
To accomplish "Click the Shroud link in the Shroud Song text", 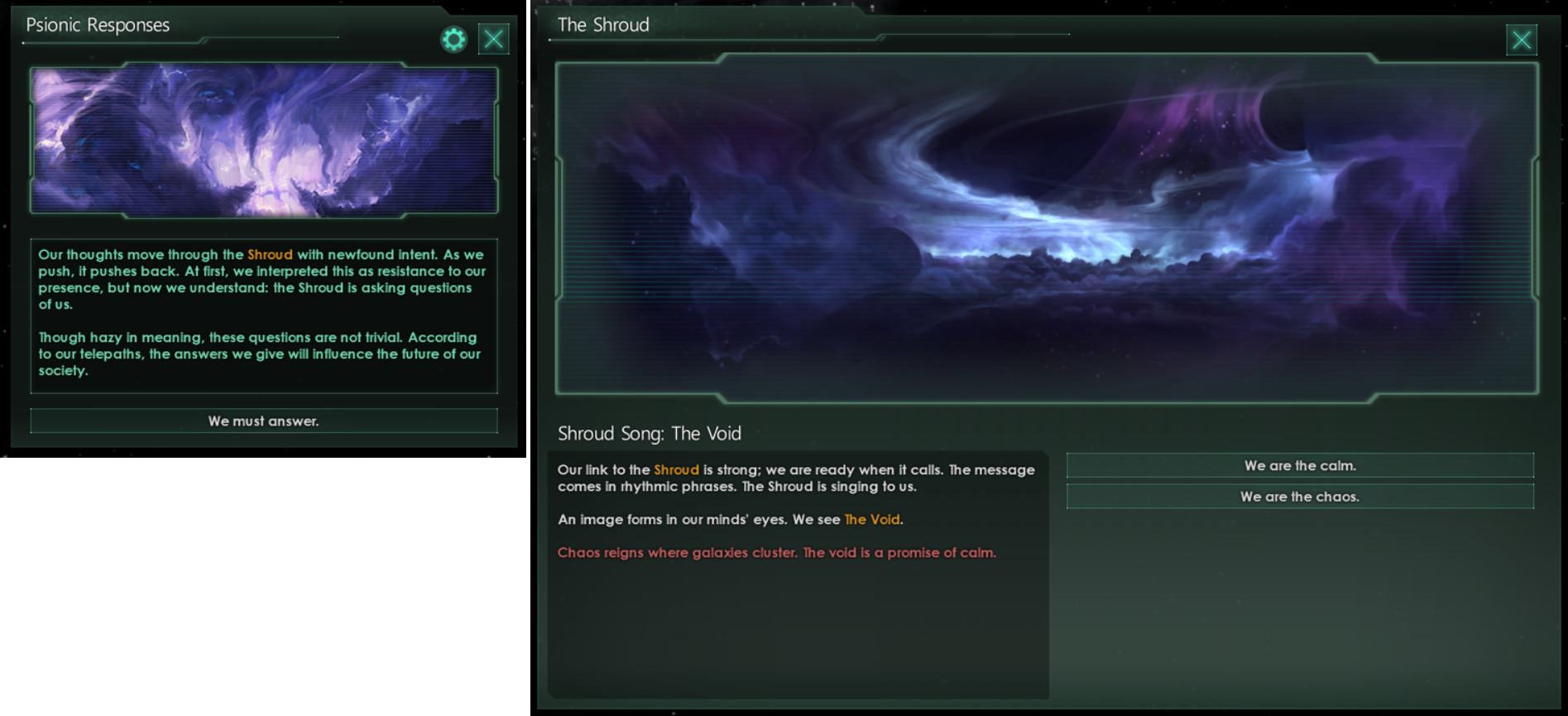I will point(676,469).
